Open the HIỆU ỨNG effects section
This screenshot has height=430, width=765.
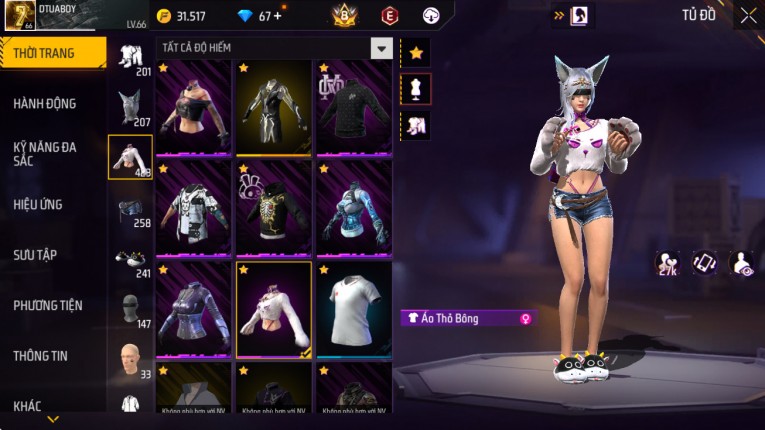(38, 204)
